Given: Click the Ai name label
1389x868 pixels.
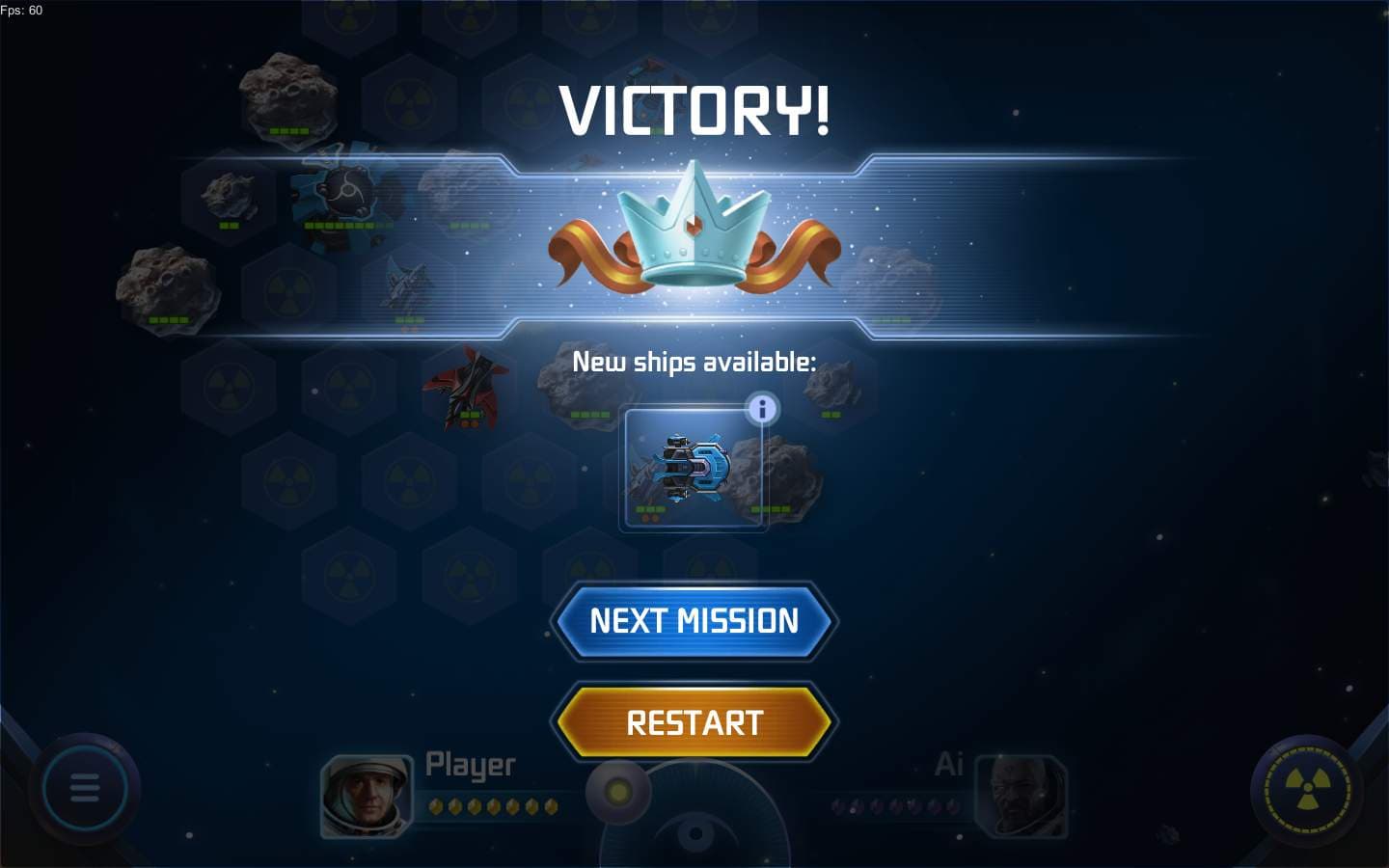Looking at the screenshot, I should [947, 765].
